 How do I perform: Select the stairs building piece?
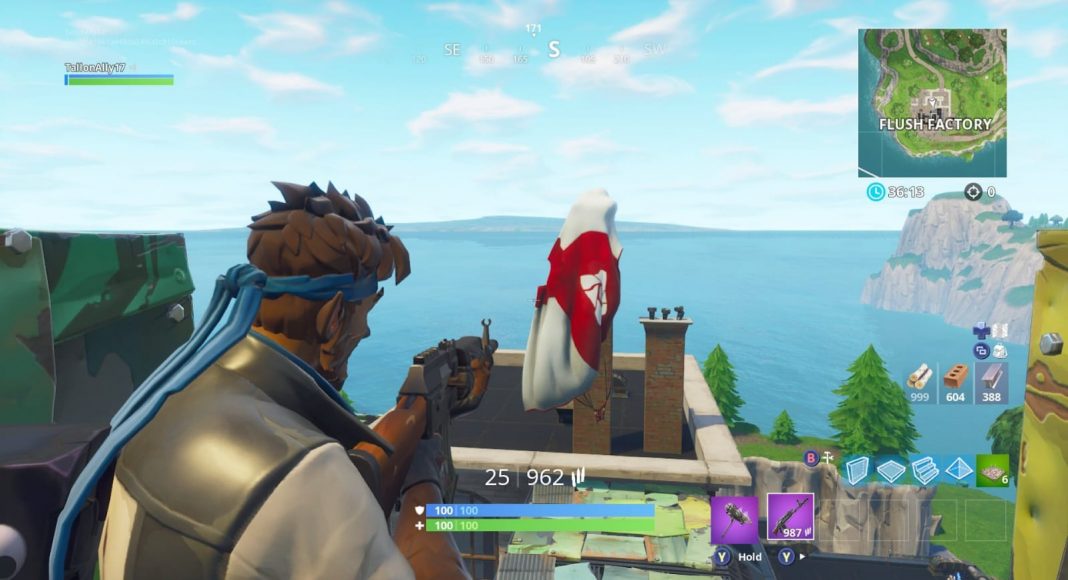tap(925, 470)
